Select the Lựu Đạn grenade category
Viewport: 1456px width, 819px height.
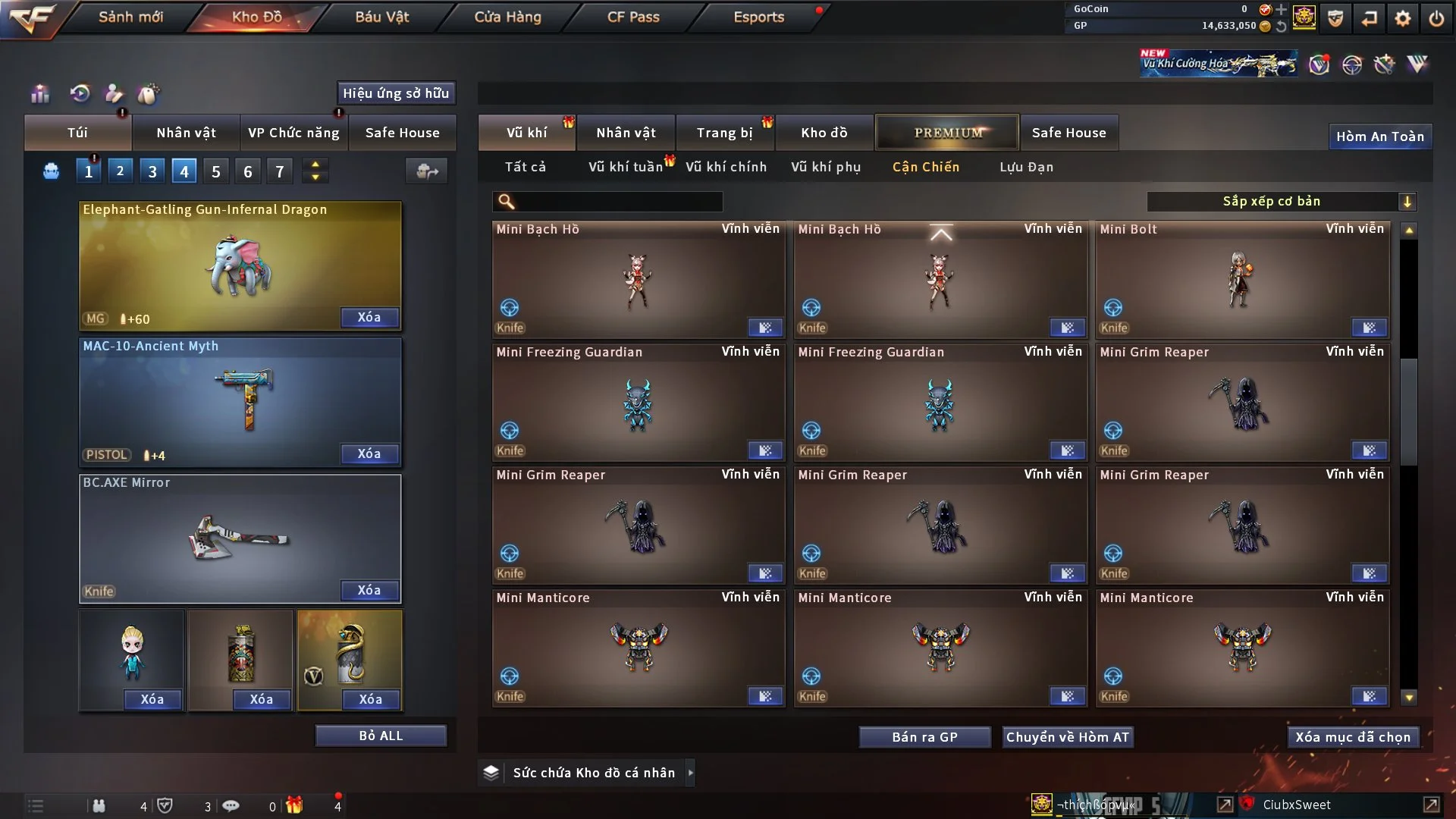tap(1026, 167)
